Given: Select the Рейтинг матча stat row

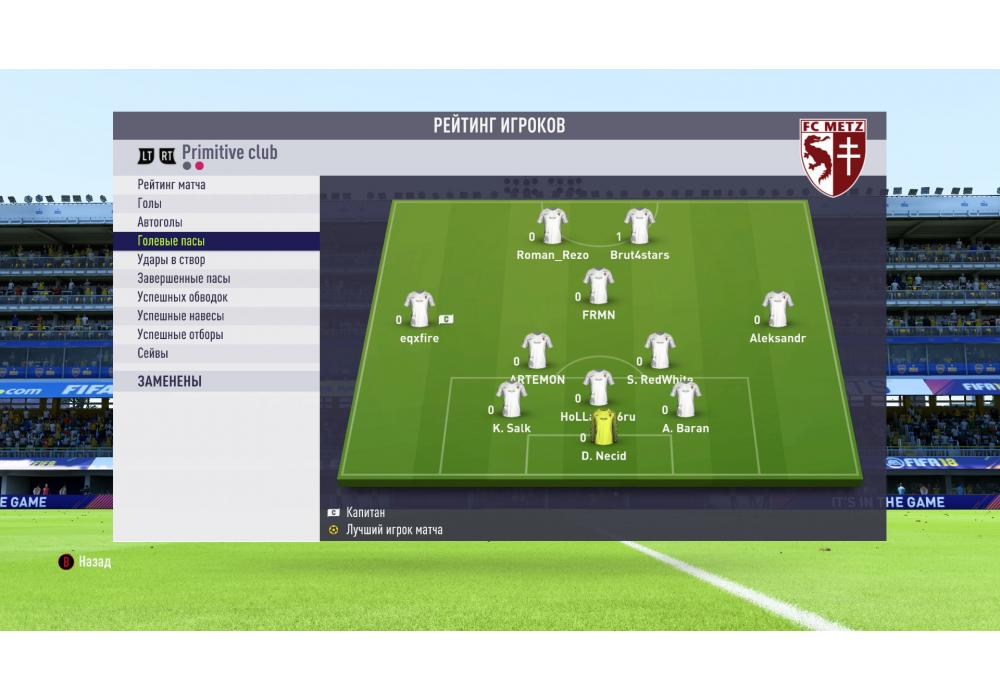Looking at the screenshot, I should point(172,185).
